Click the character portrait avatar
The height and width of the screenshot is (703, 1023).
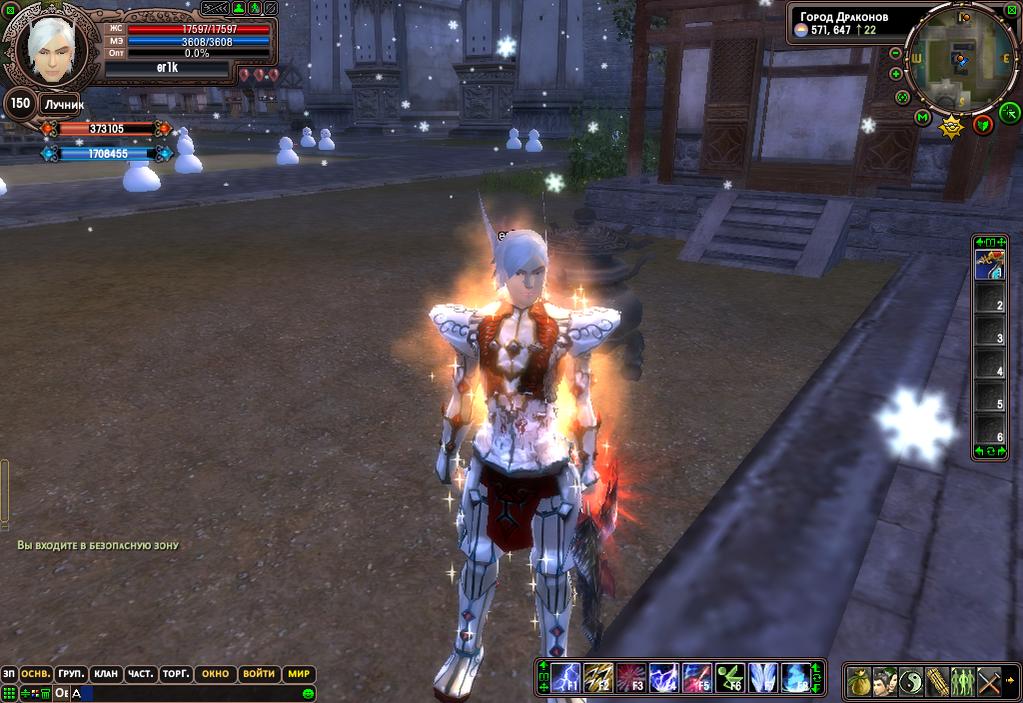coord(50,50)
